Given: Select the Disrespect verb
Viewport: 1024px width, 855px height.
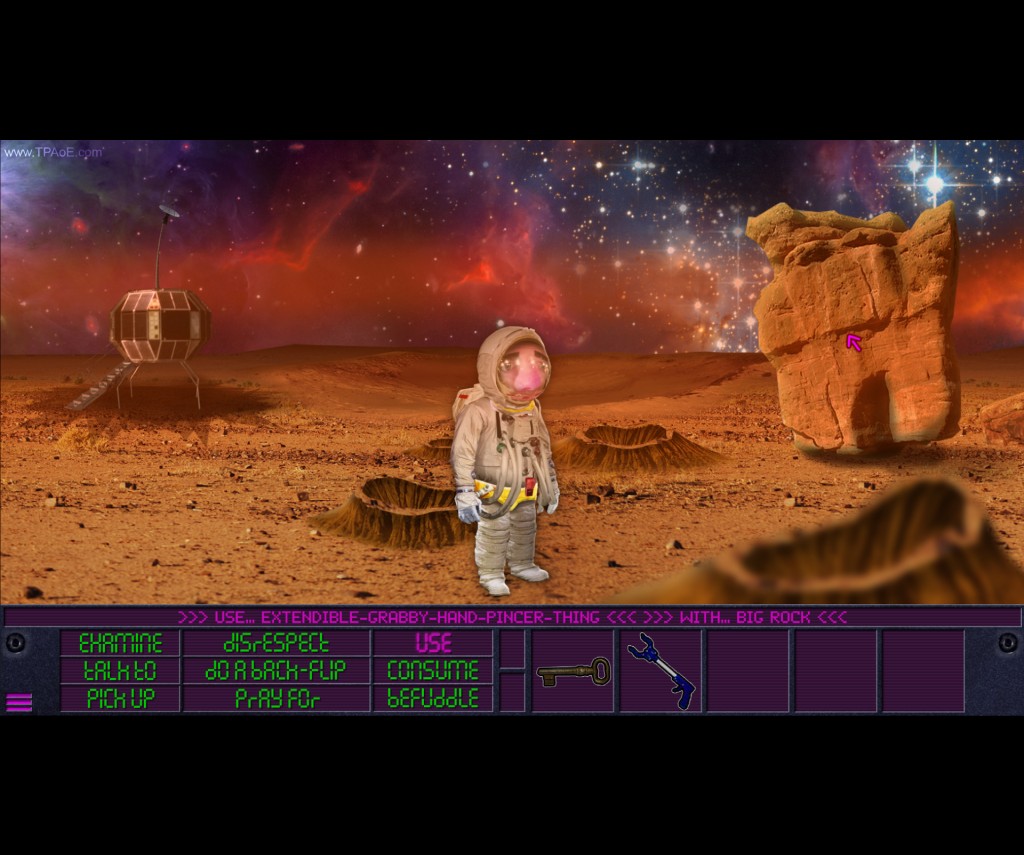Looking at the screenshot, I should coord(276,643).
